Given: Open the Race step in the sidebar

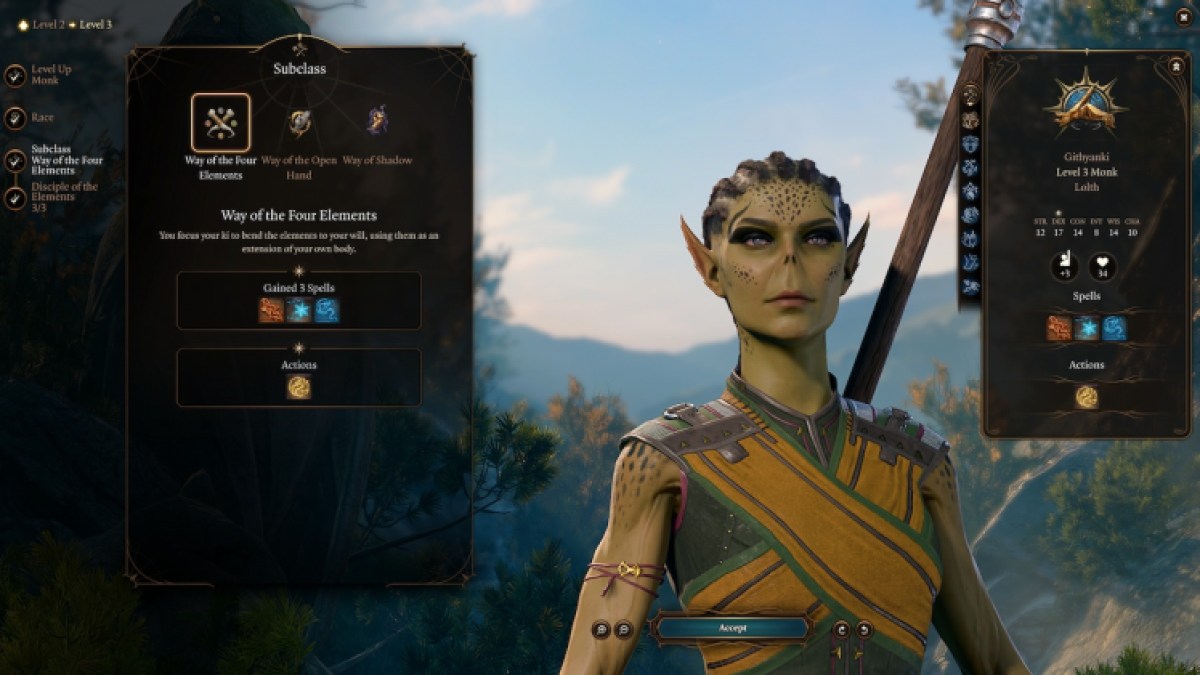Looking at the screenshot, I should click(x=15, y=117).
